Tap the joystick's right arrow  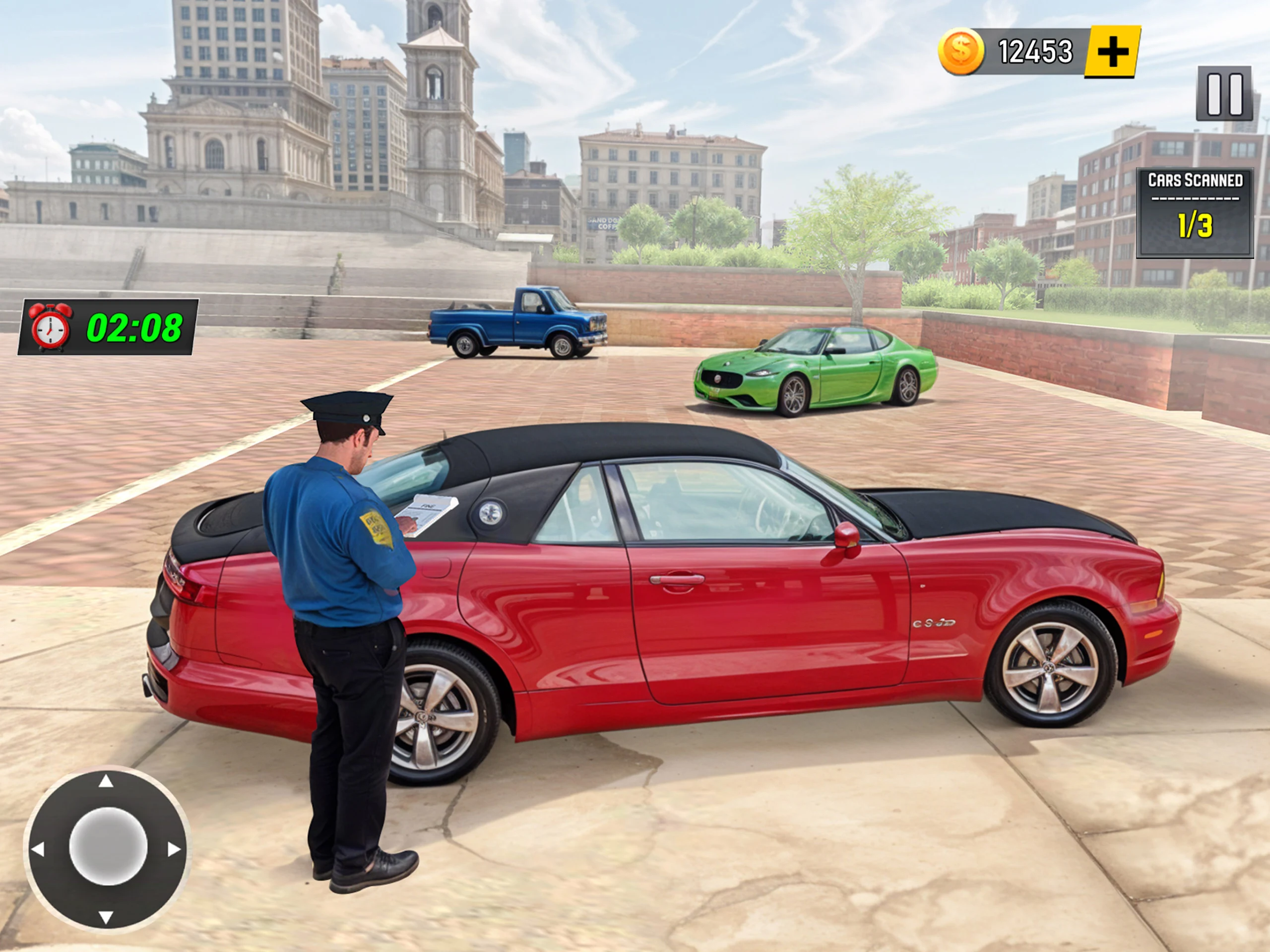(x=174, y=849)
